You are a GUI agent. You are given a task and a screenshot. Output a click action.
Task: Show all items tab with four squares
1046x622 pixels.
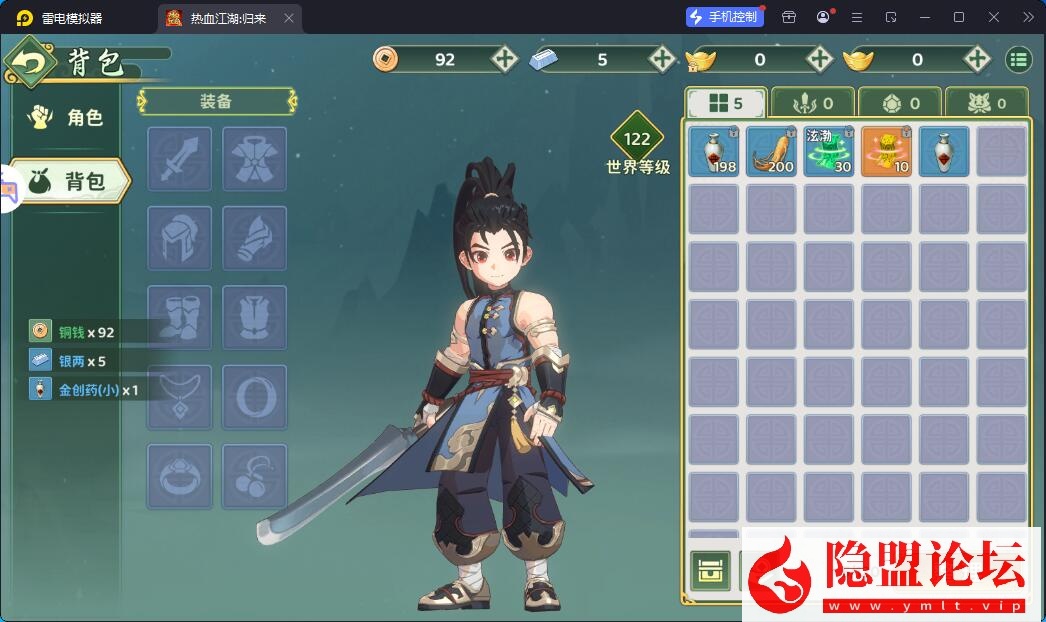coord(726,102)
